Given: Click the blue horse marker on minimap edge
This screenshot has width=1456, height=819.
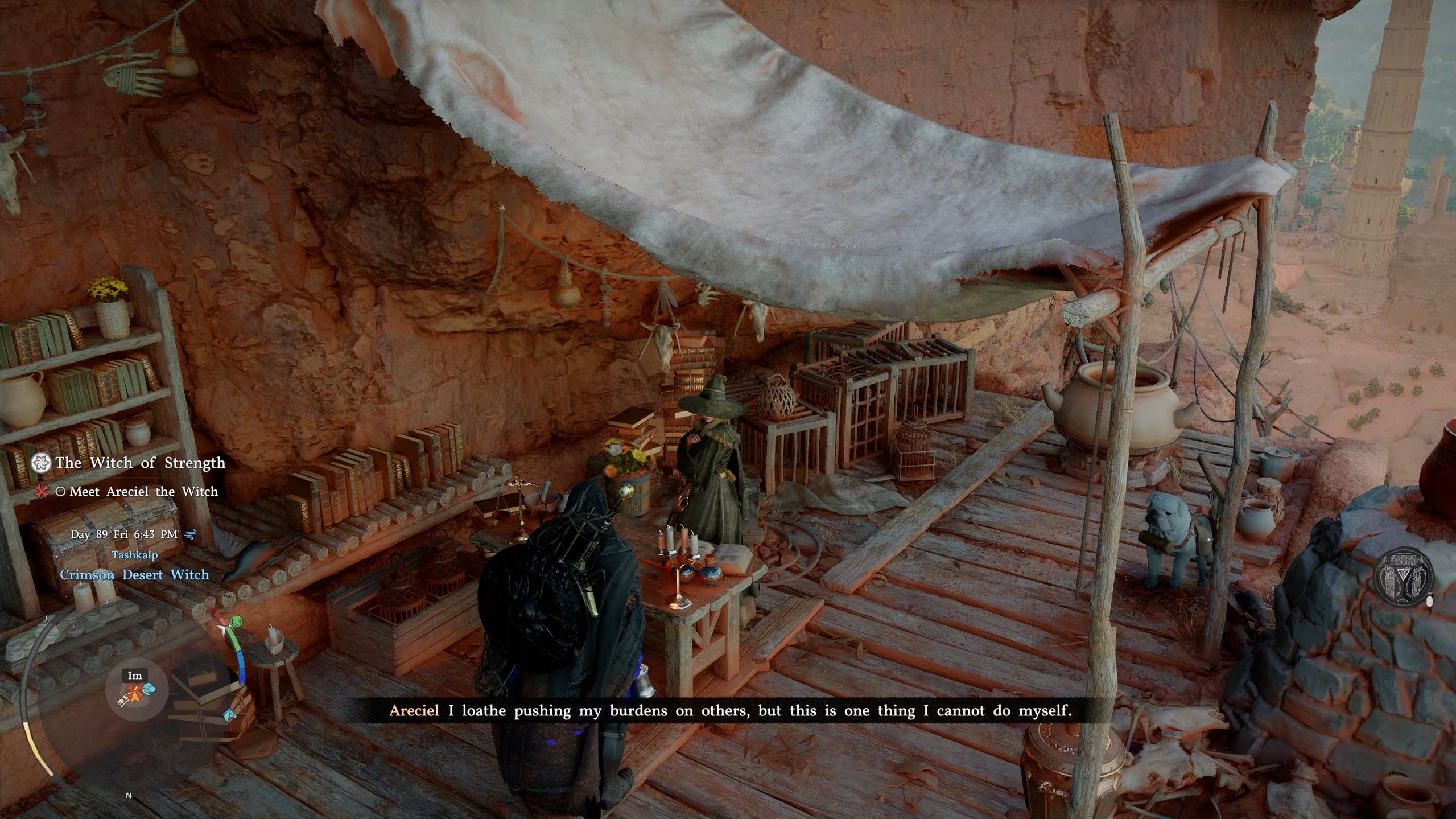Looking at the screenshot, I should click(230, 715).
